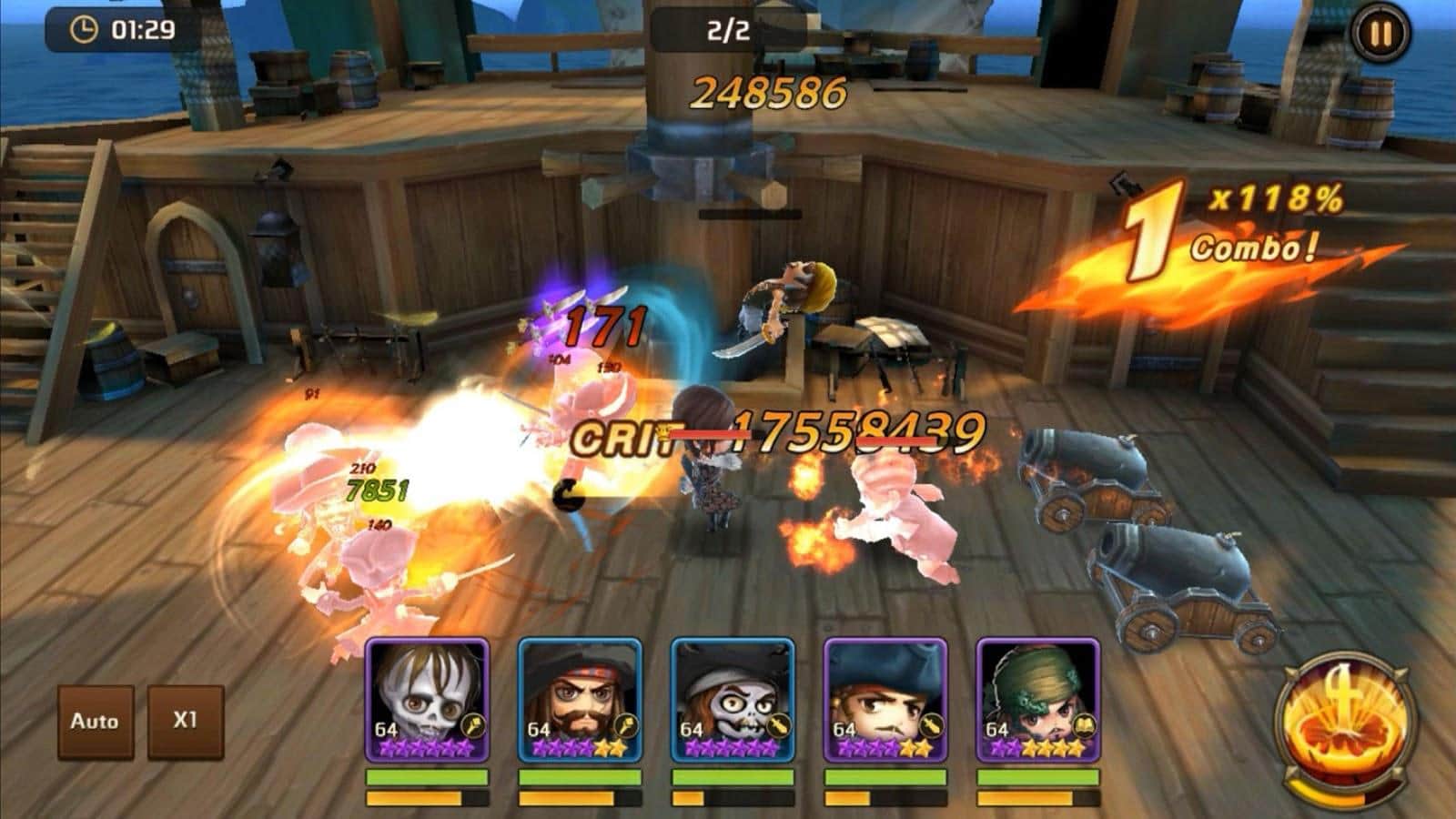
Task: Select the blue-hat pirate hero portrait
Action: (885, 701)
